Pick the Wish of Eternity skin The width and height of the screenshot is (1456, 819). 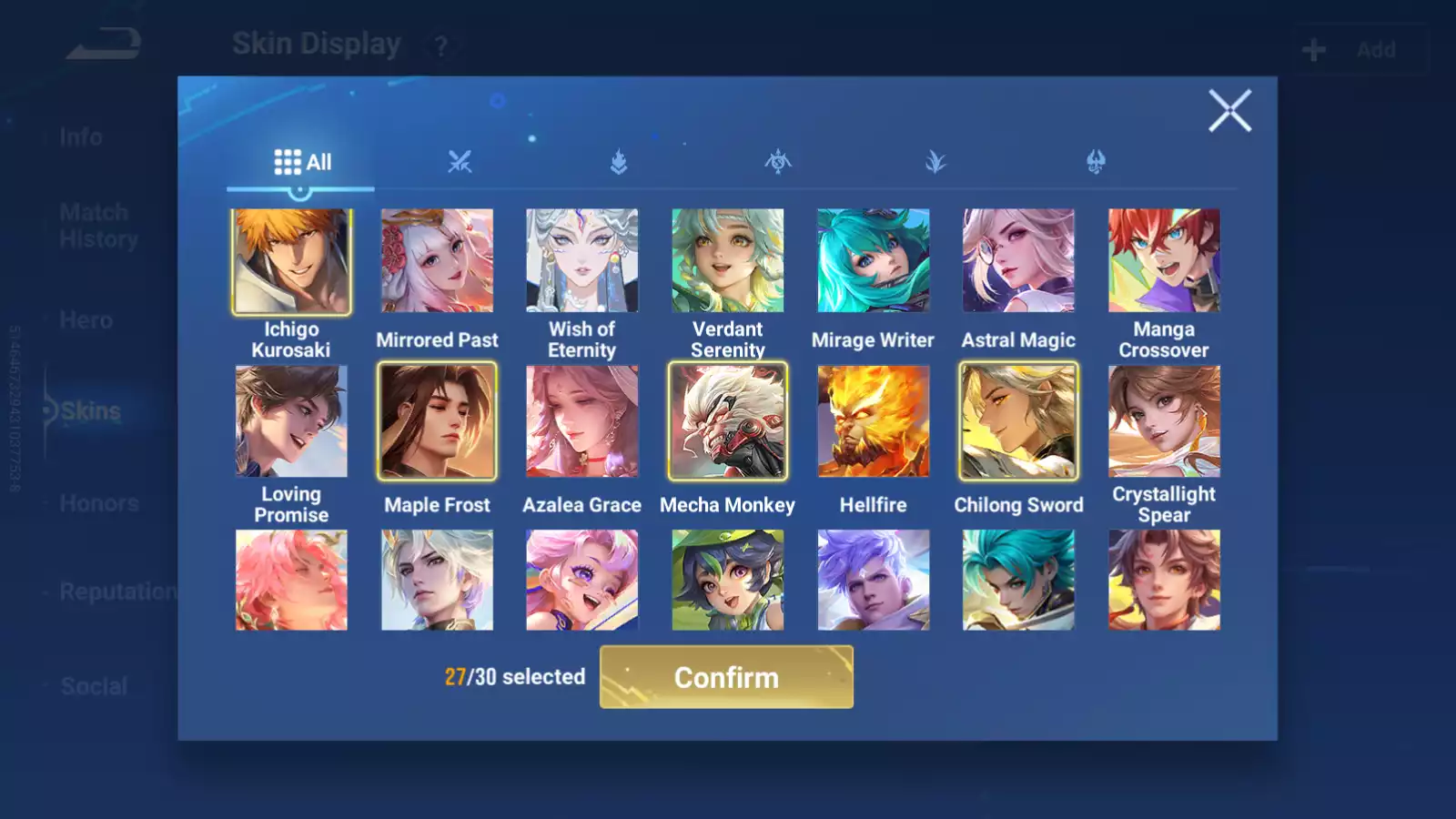pos(582,261)
